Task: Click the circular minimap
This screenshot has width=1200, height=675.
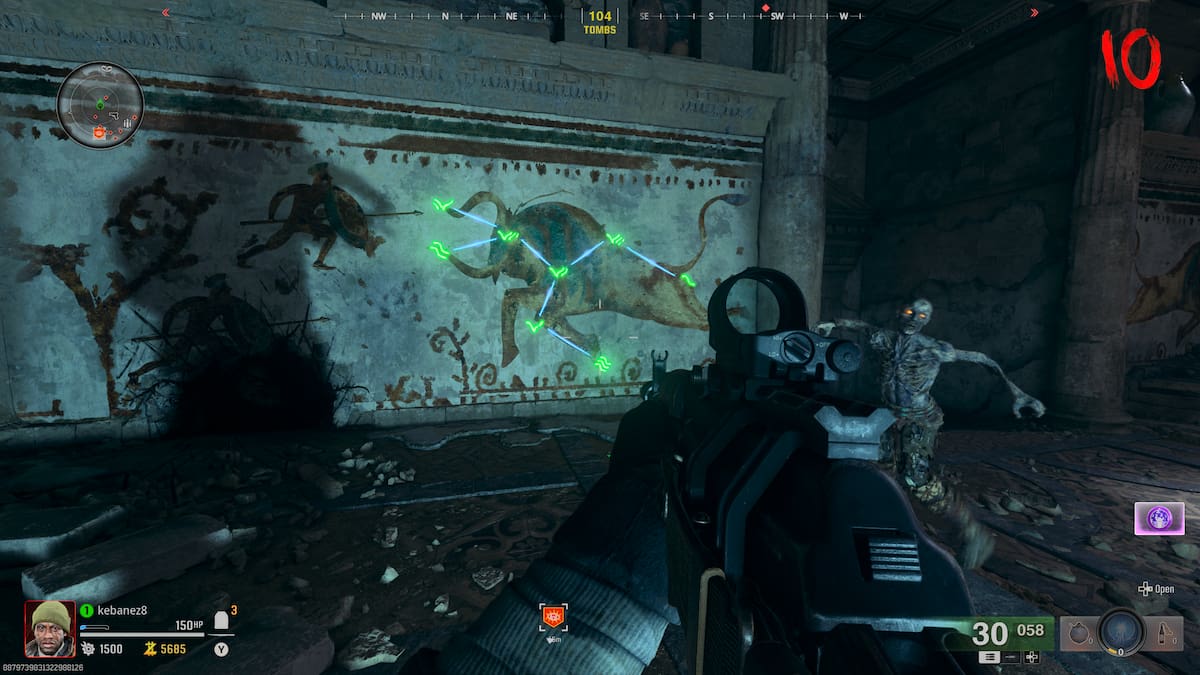Action: pos(100,105)
